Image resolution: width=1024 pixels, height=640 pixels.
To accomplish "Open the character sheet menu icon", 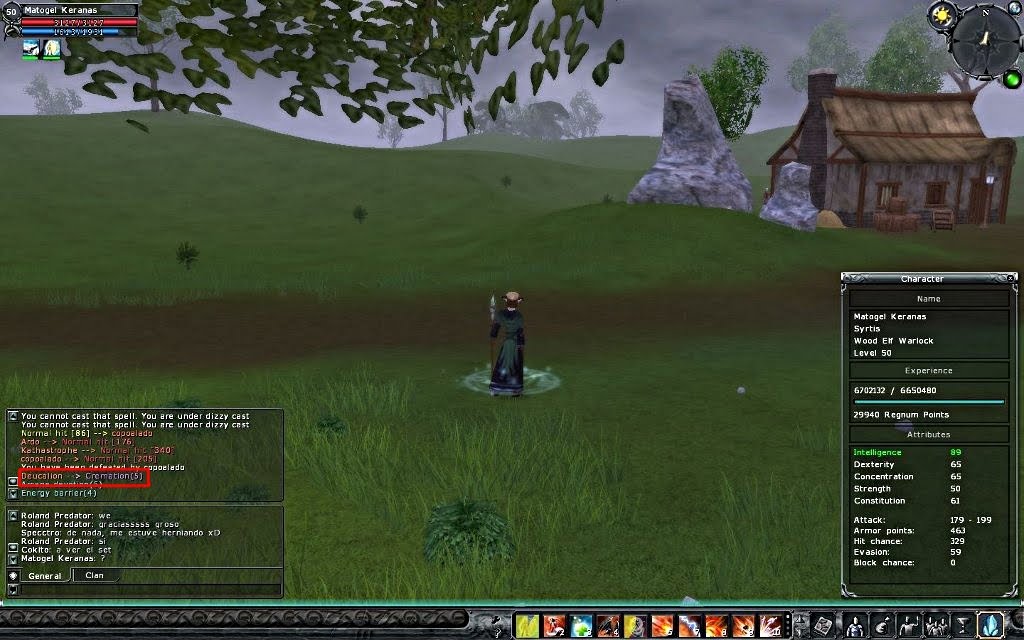I will click(855, 626).
